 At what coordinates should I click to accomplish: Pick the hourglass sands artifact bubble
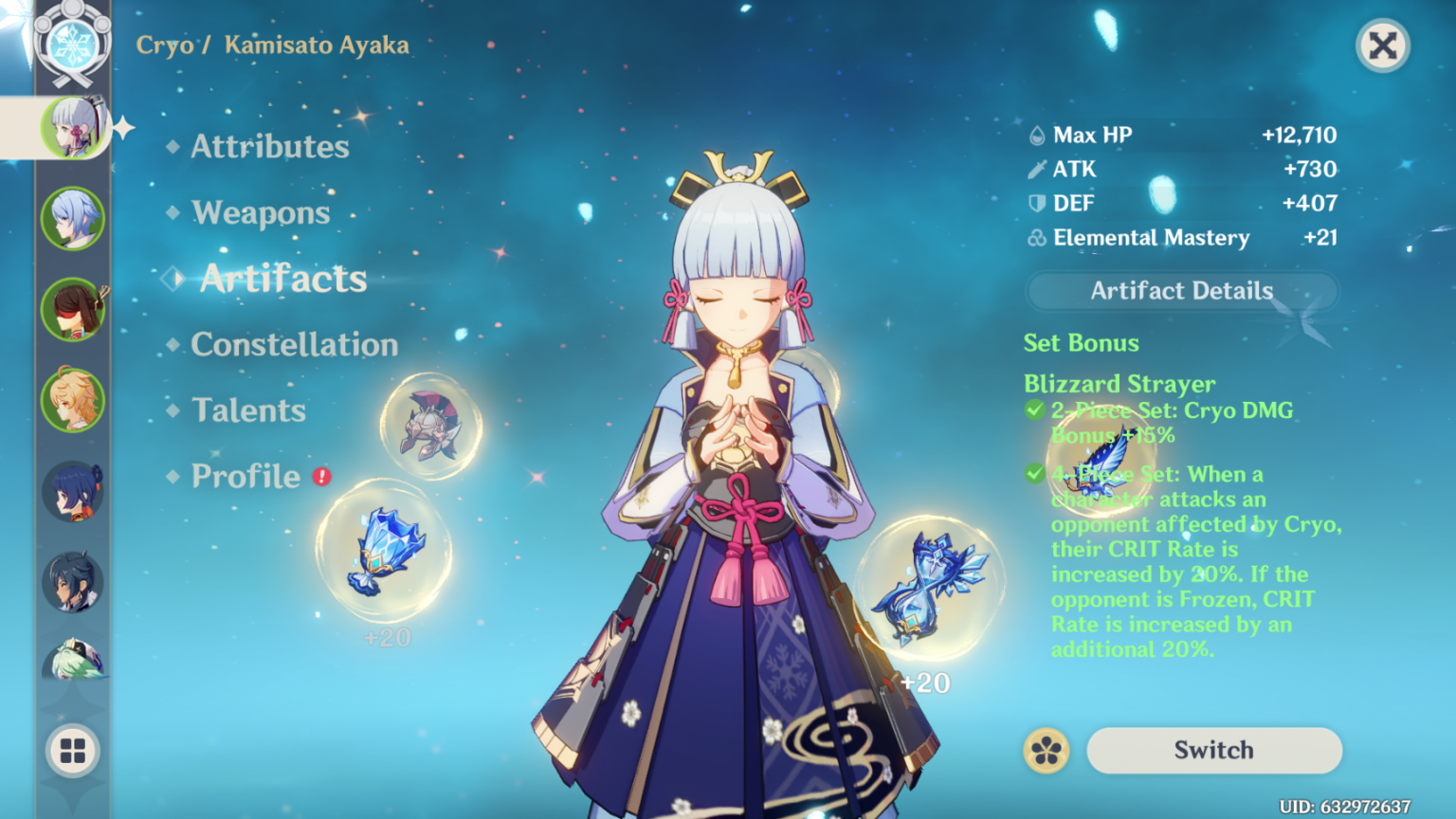928,588
